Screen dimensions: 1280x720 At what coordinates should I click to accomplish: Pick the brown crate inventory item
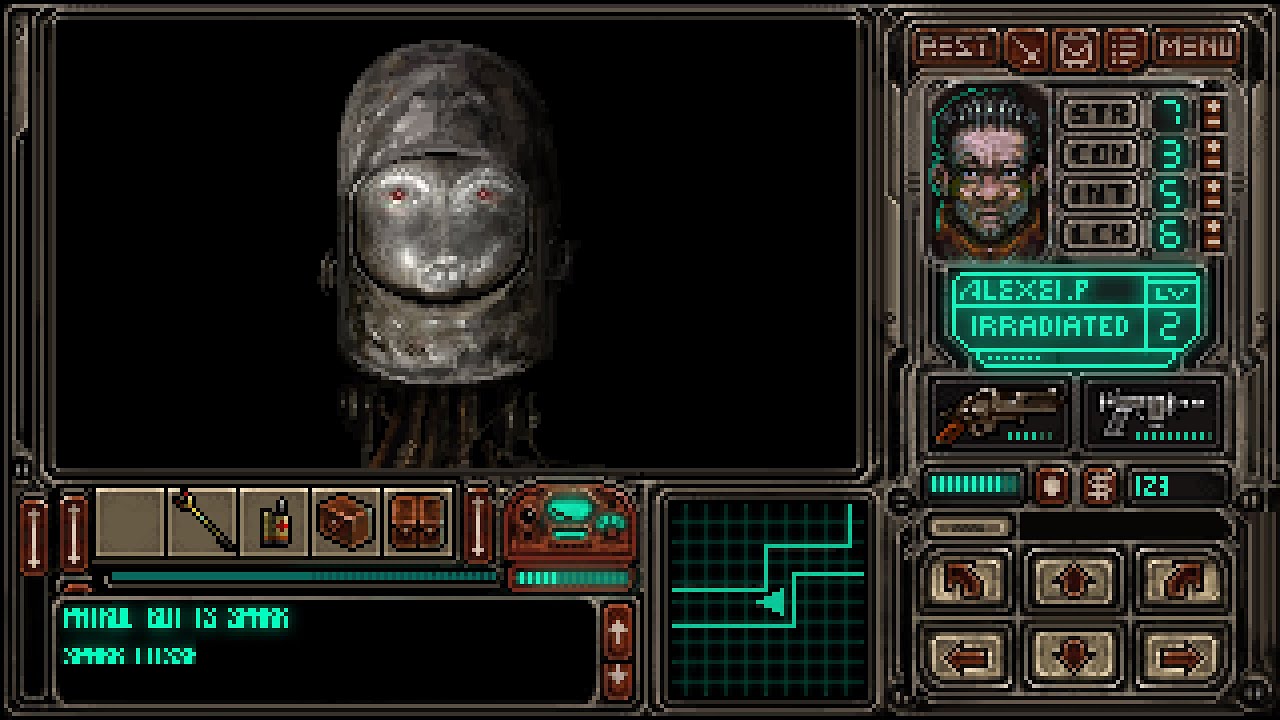tap(346, 521)
